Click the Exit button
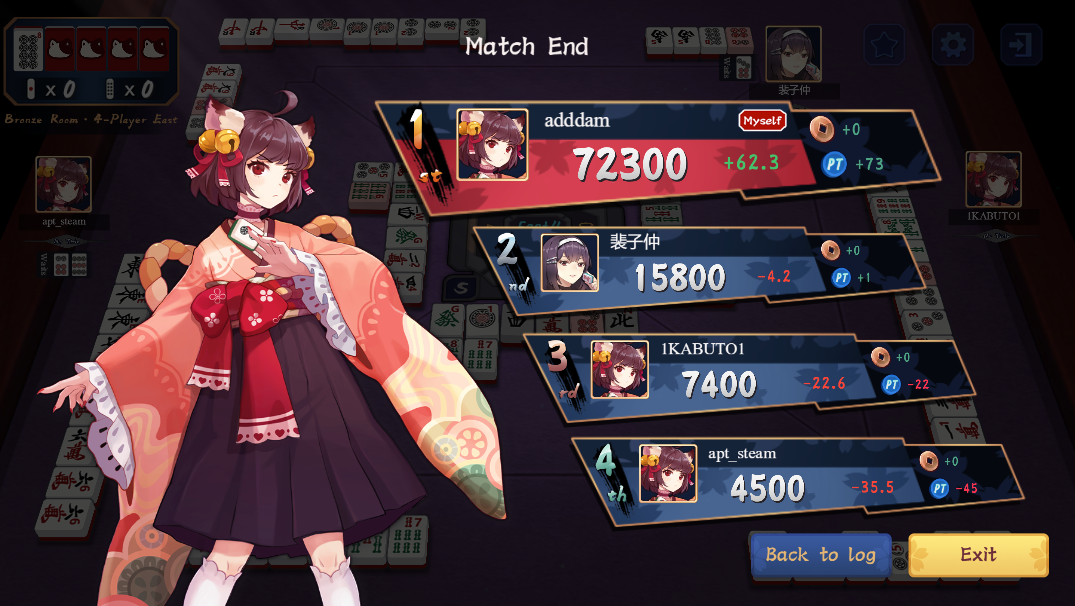The image size is (1075, 606). (x=978, y=555)
